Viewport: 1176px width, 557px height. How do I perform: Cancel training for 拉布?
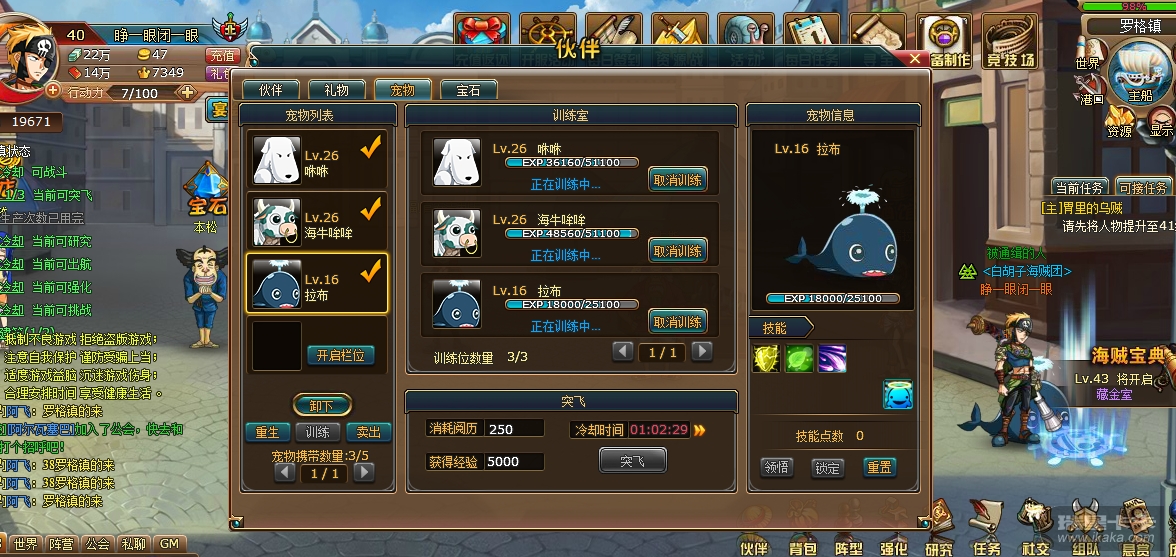677,322
